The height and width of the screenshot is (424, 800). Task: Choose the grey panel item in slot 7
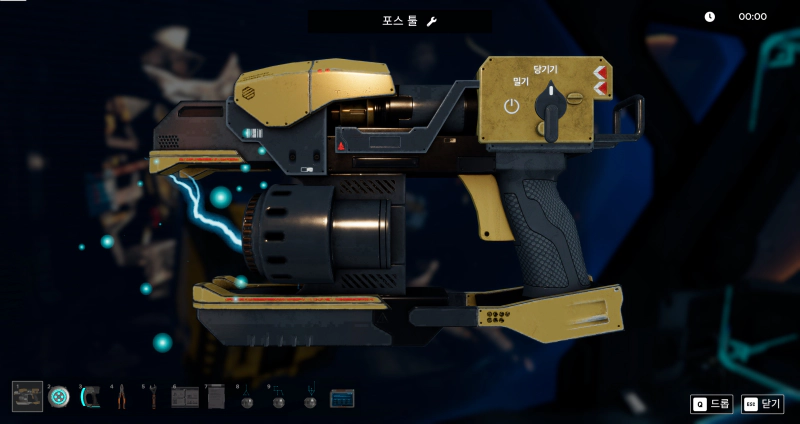tap(216, 397)
